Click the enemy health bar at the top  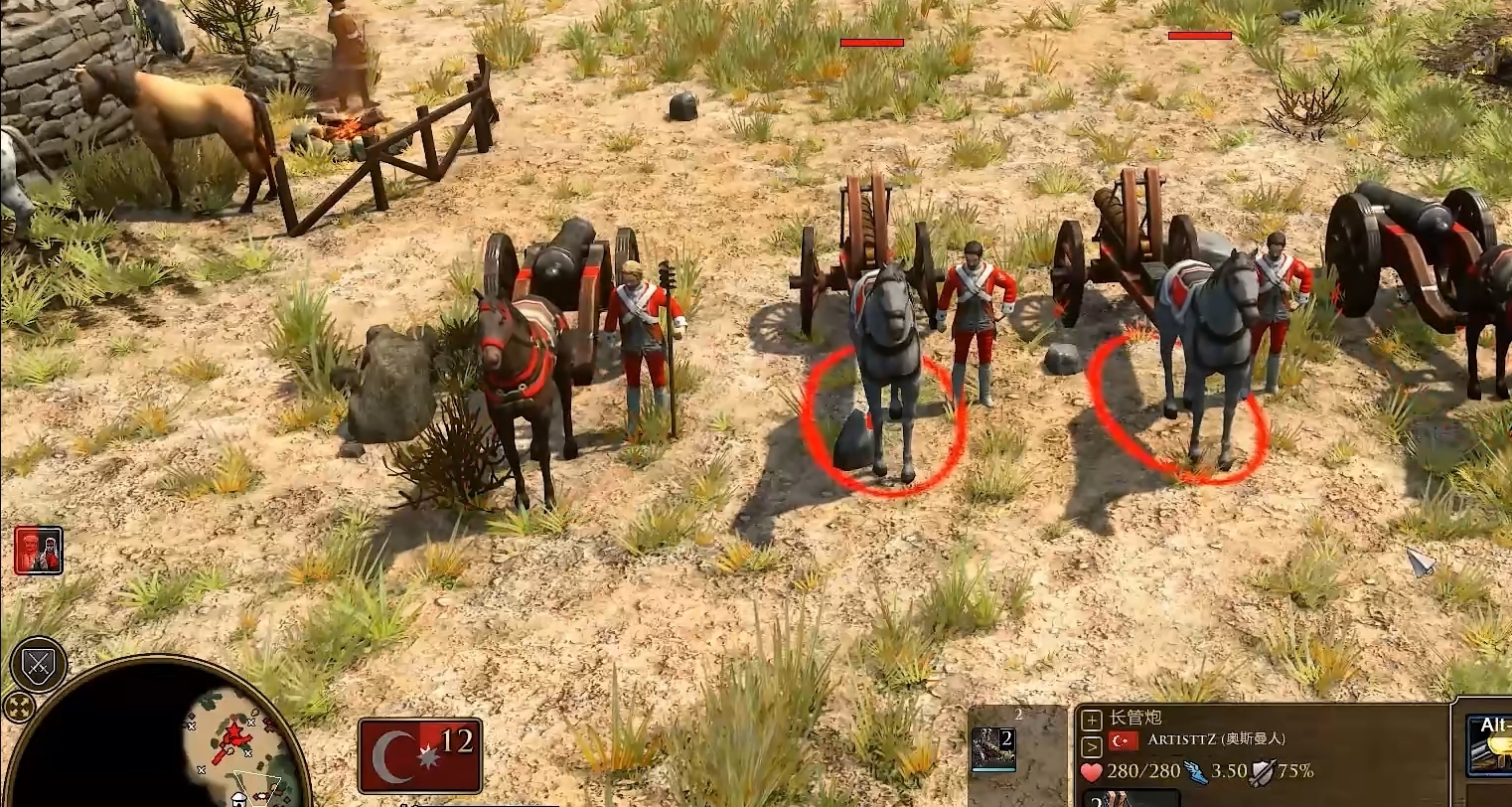pyautogui.click(x=872, y=44)
